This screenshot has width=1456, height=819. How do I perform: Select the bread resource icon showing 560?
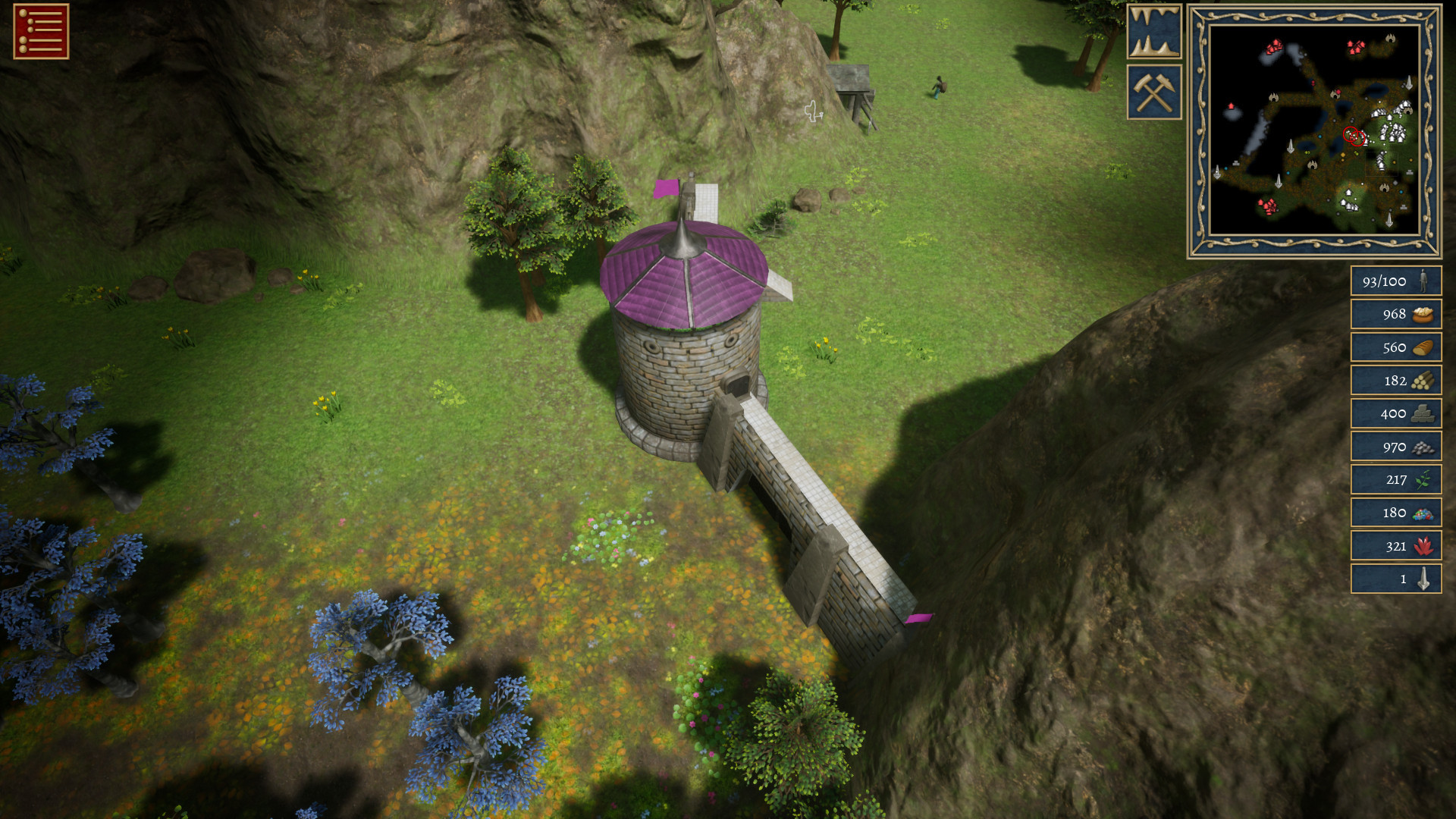tap(1395, 347)
